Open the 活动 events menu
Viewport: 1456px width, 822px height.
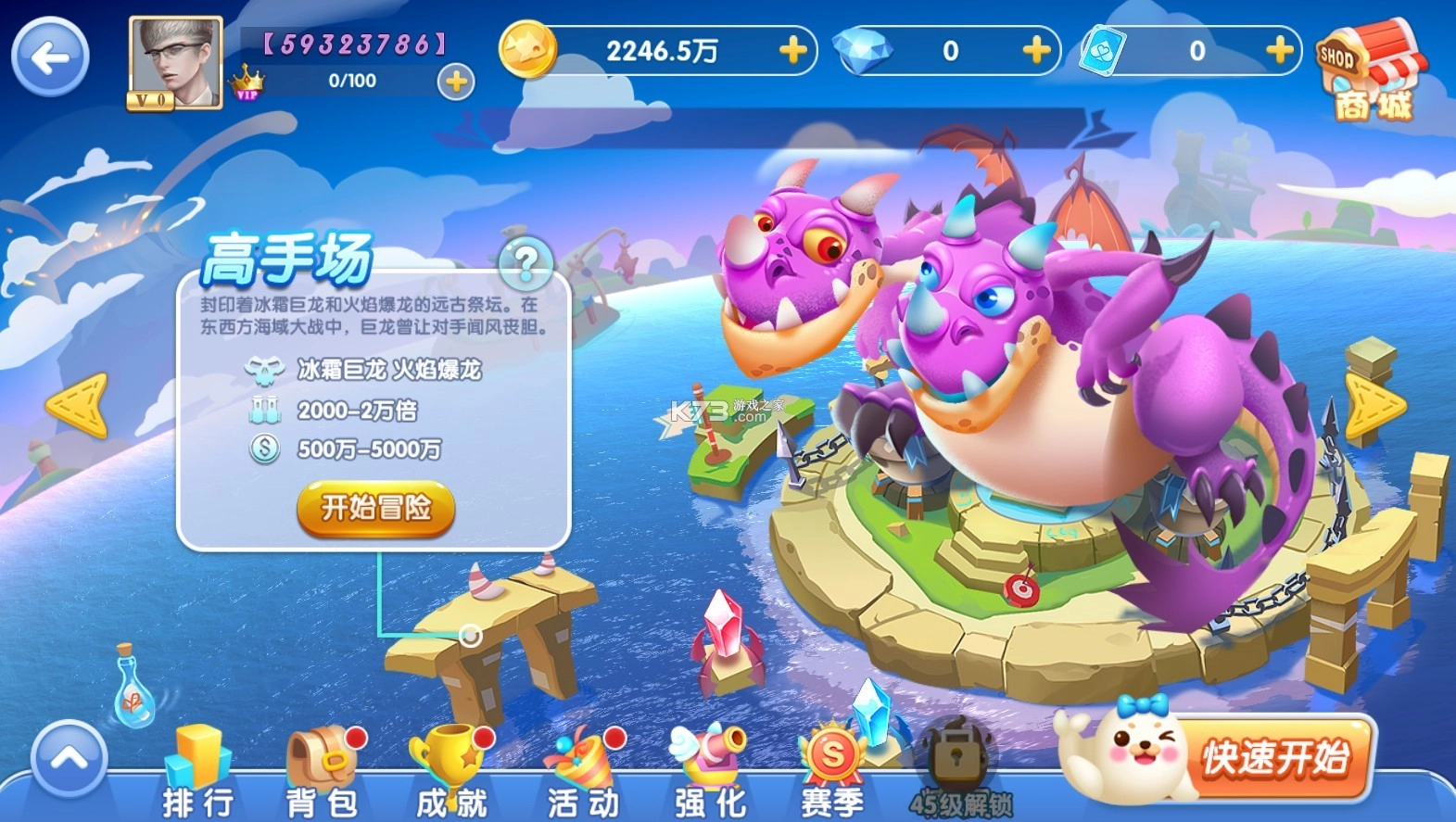[583, 772]
